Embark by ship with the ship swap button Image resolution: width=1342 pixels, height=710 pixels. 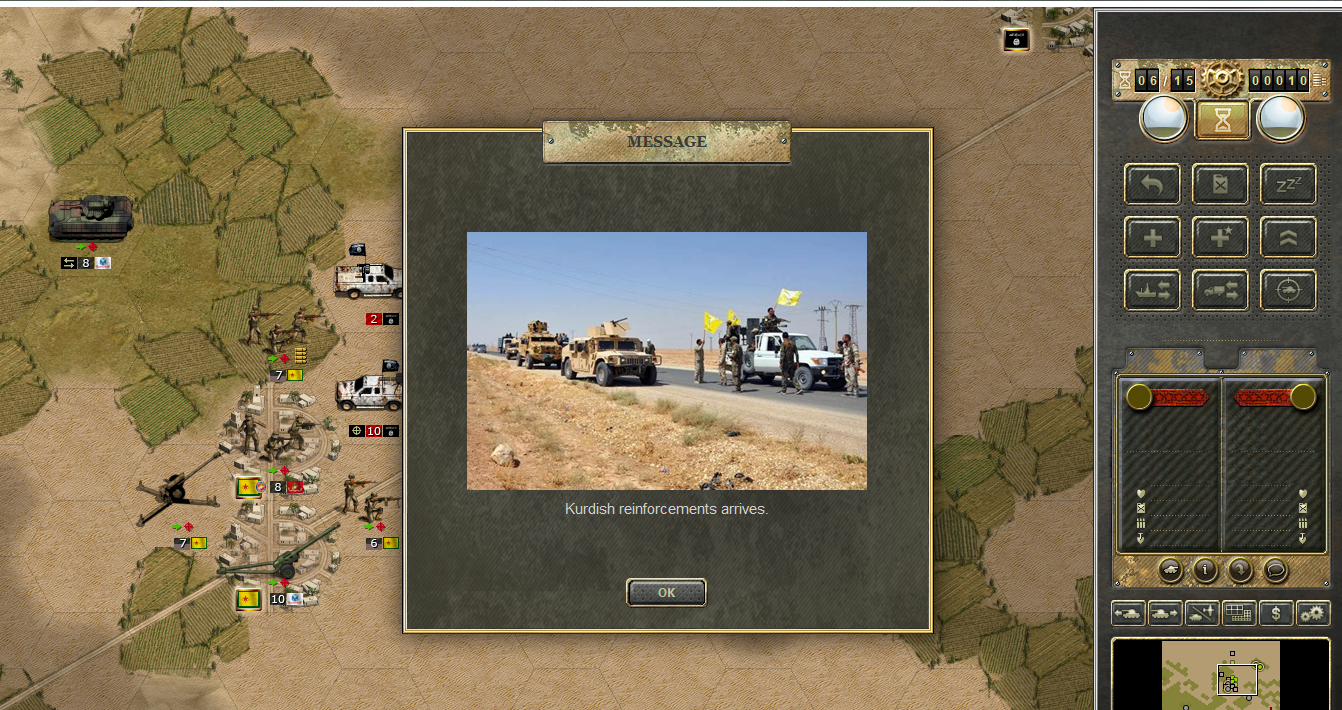[1152, 290]
